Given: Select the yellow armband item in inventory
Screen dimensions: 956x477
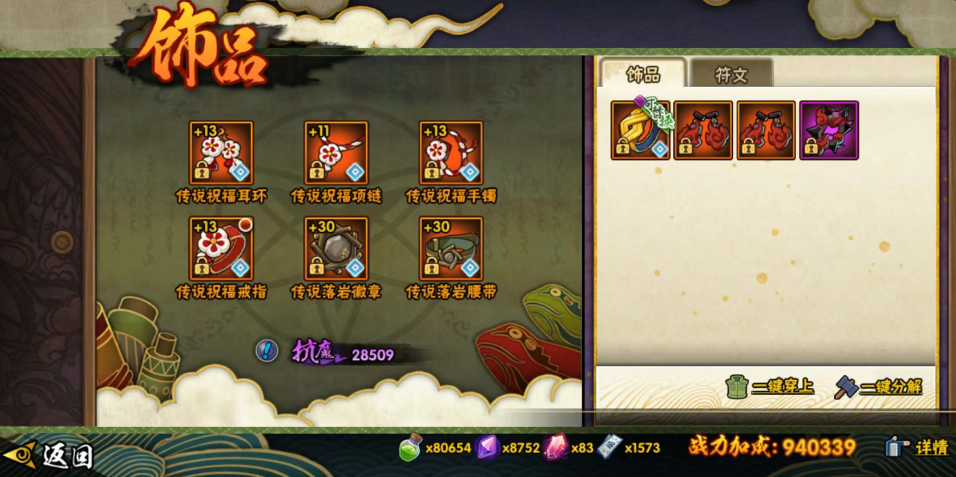Looking at the screenshot, I should pyautogui.click(x=641, y=130).
